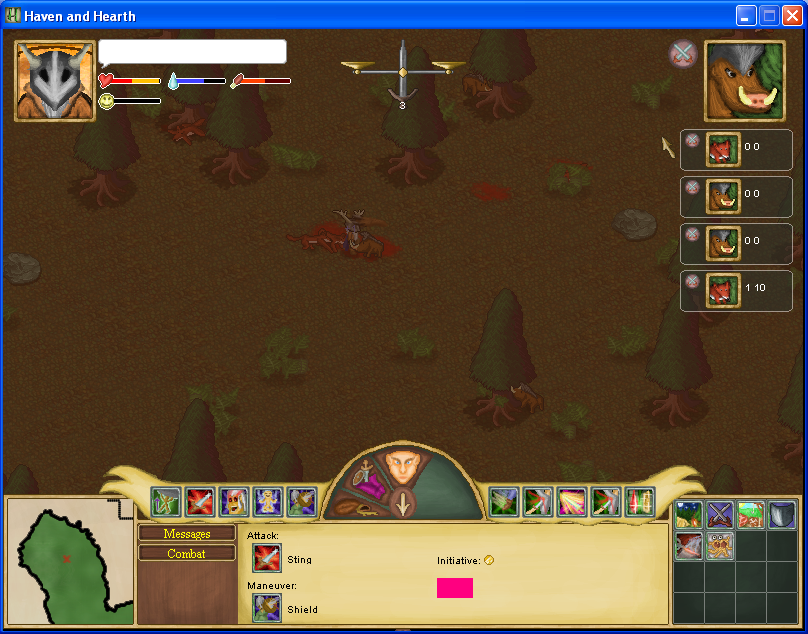Click the empty white text box
Image resolution: width=808 pixels, height=634 pixels.
click(x=192, y=52)
